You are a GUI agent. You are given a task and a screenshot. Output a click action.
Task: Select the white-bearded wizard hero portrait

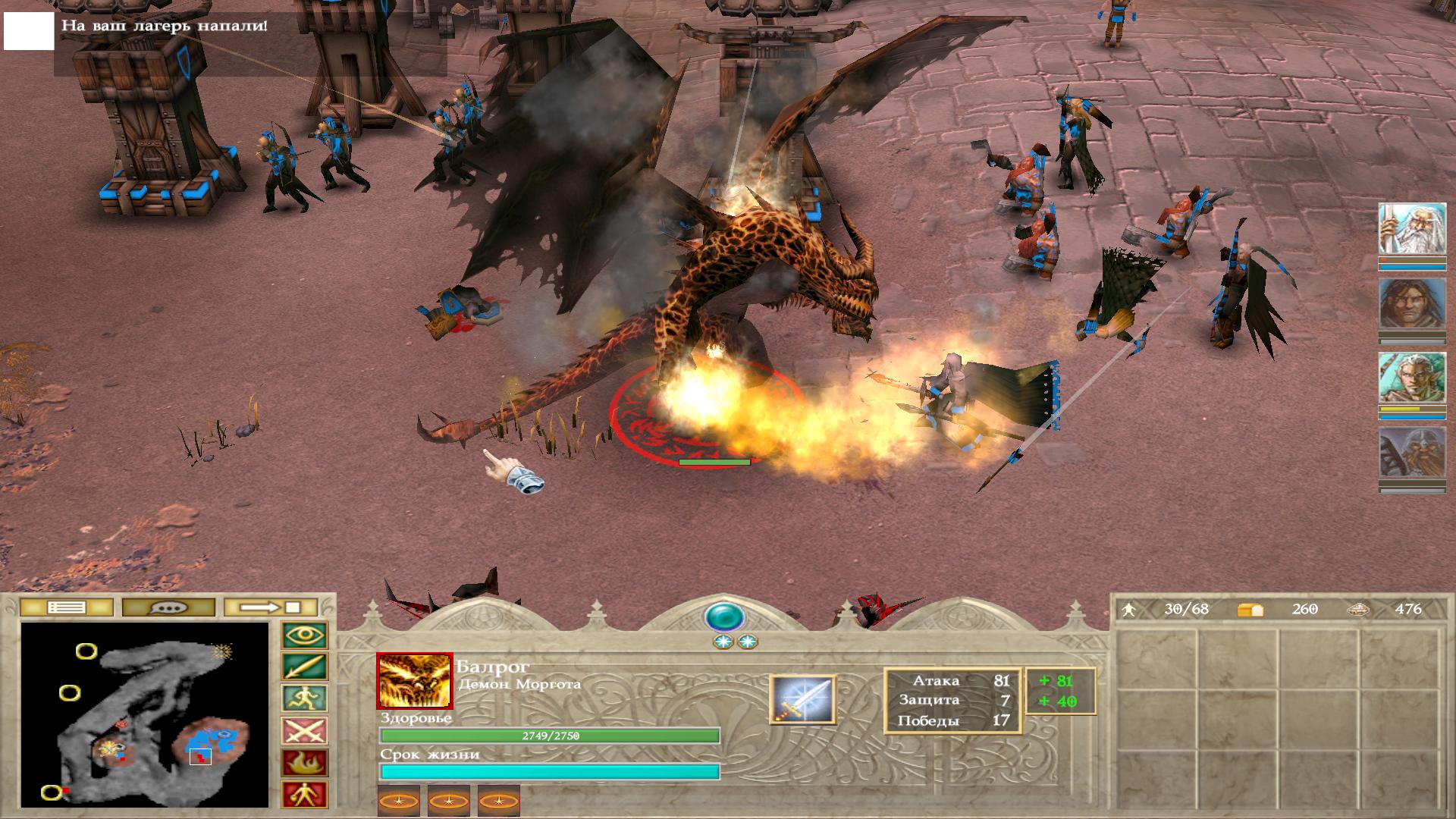[1411, 229]
